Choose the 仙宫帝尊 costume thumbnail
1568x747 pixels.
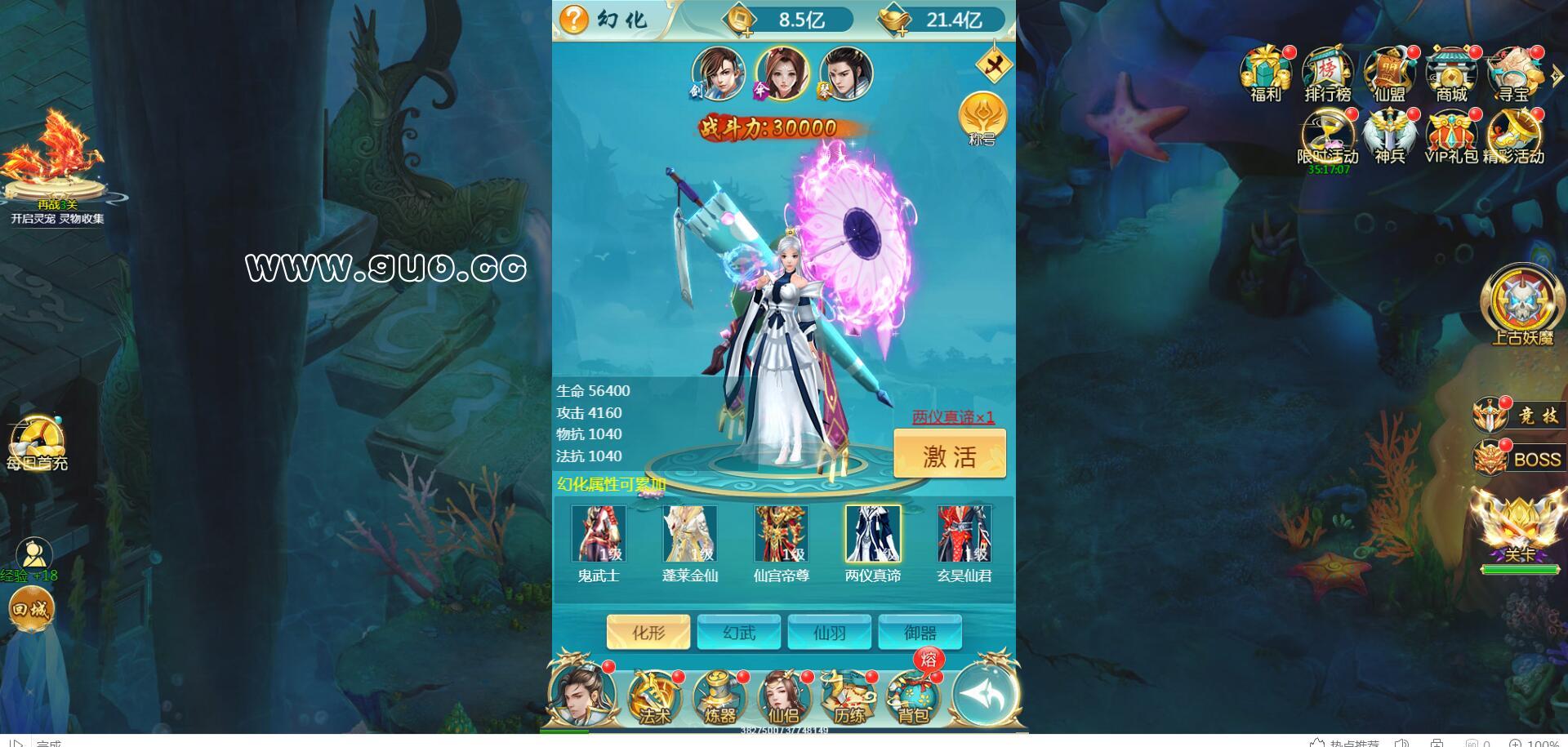tap(782, 535)
